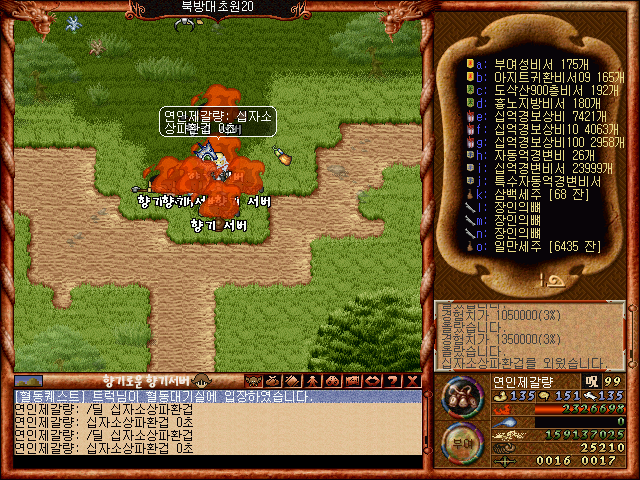Click the mushroom character icon on the toolbar
Image resolution: width=640 pixels, height=480 pixels.
click(x=202, y=380)
